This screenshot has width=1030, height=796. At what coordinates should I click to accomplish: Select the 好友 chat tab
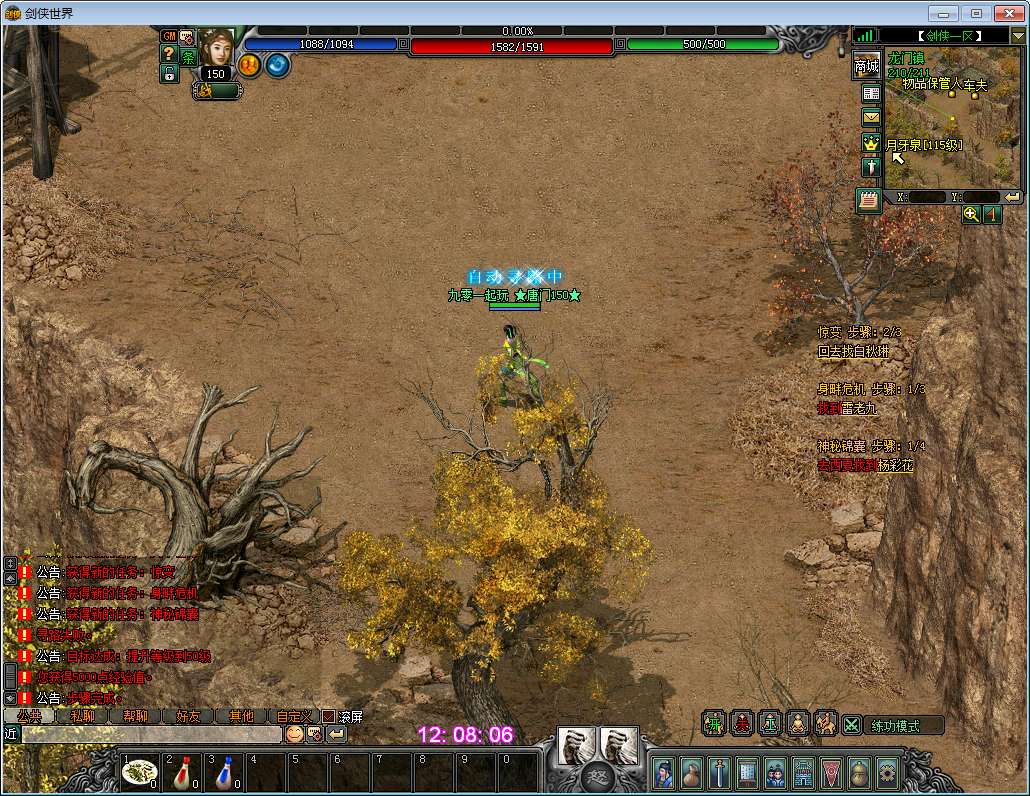(x=188, y=716)
